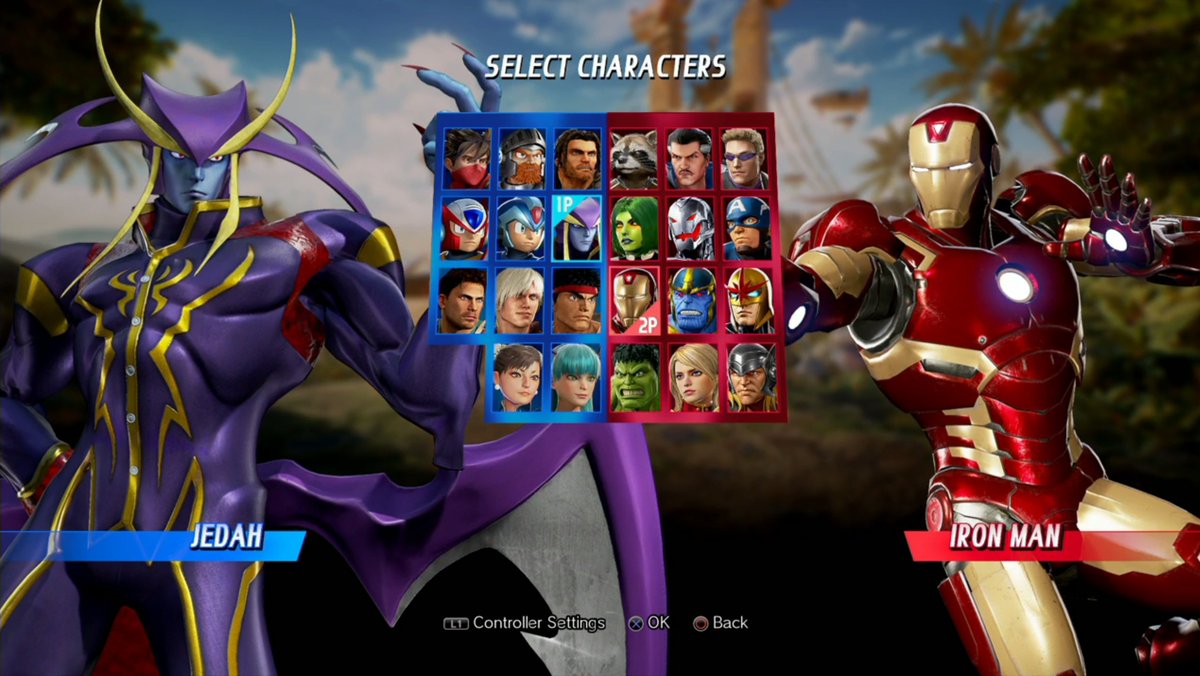The width and height of the screenshot is (1200, 676).
Task: Select Zero's red helmet portrait
Action: tap(464, 228)
